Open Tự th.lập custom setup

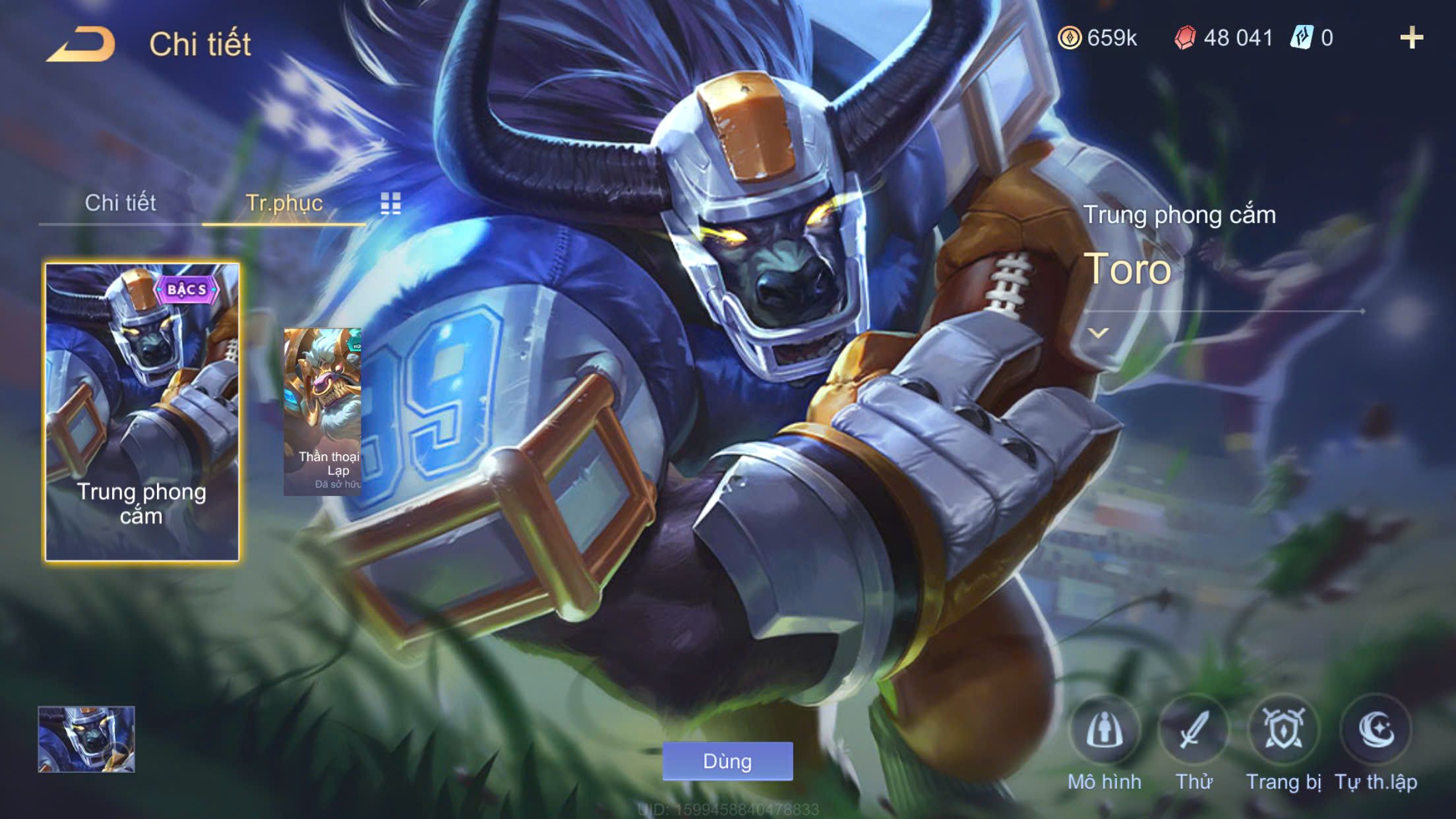(x=1376, y=731)
